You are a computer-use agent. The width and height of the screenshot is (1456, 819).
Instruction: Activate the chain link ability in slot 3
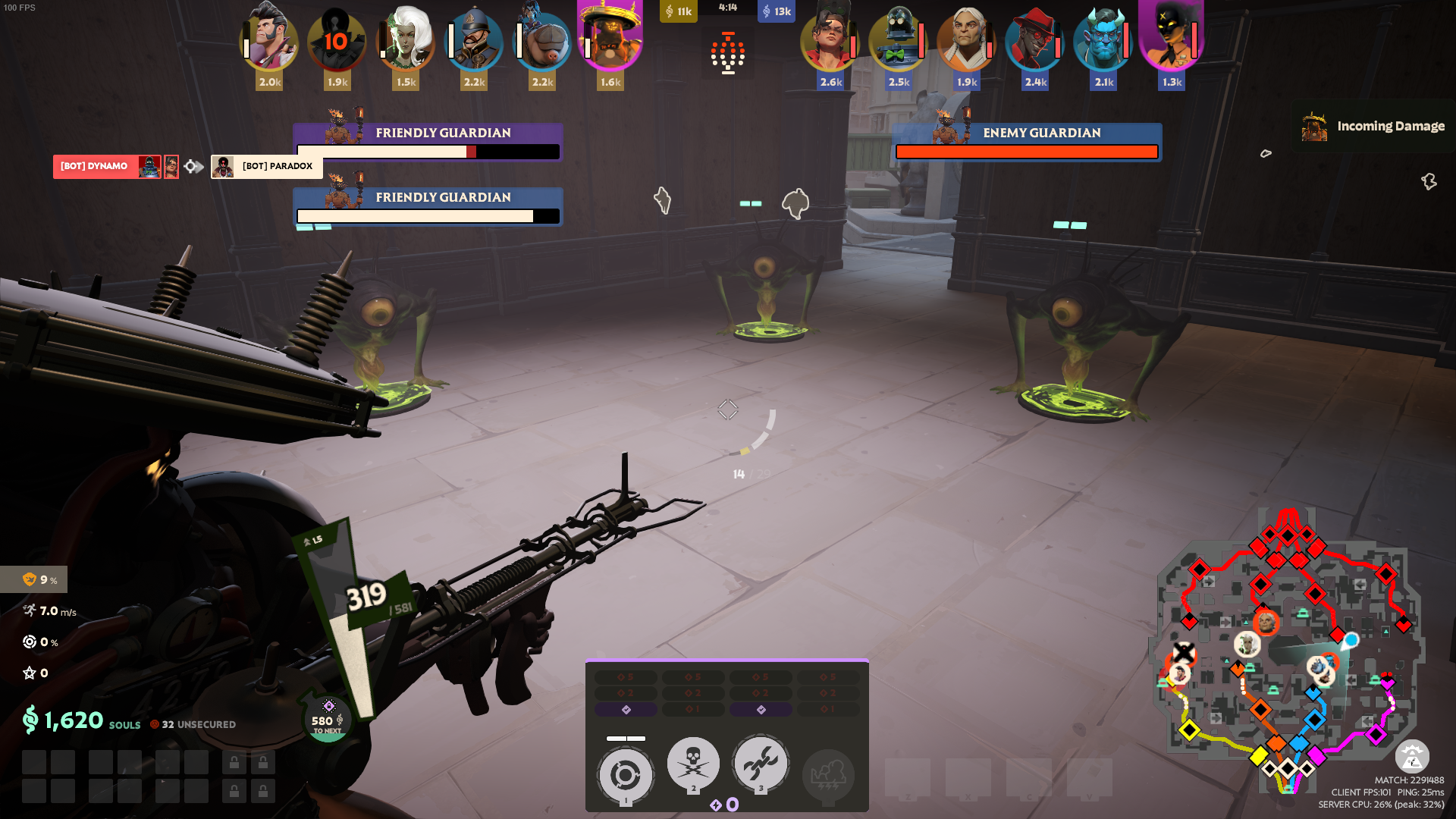point(761,764)
